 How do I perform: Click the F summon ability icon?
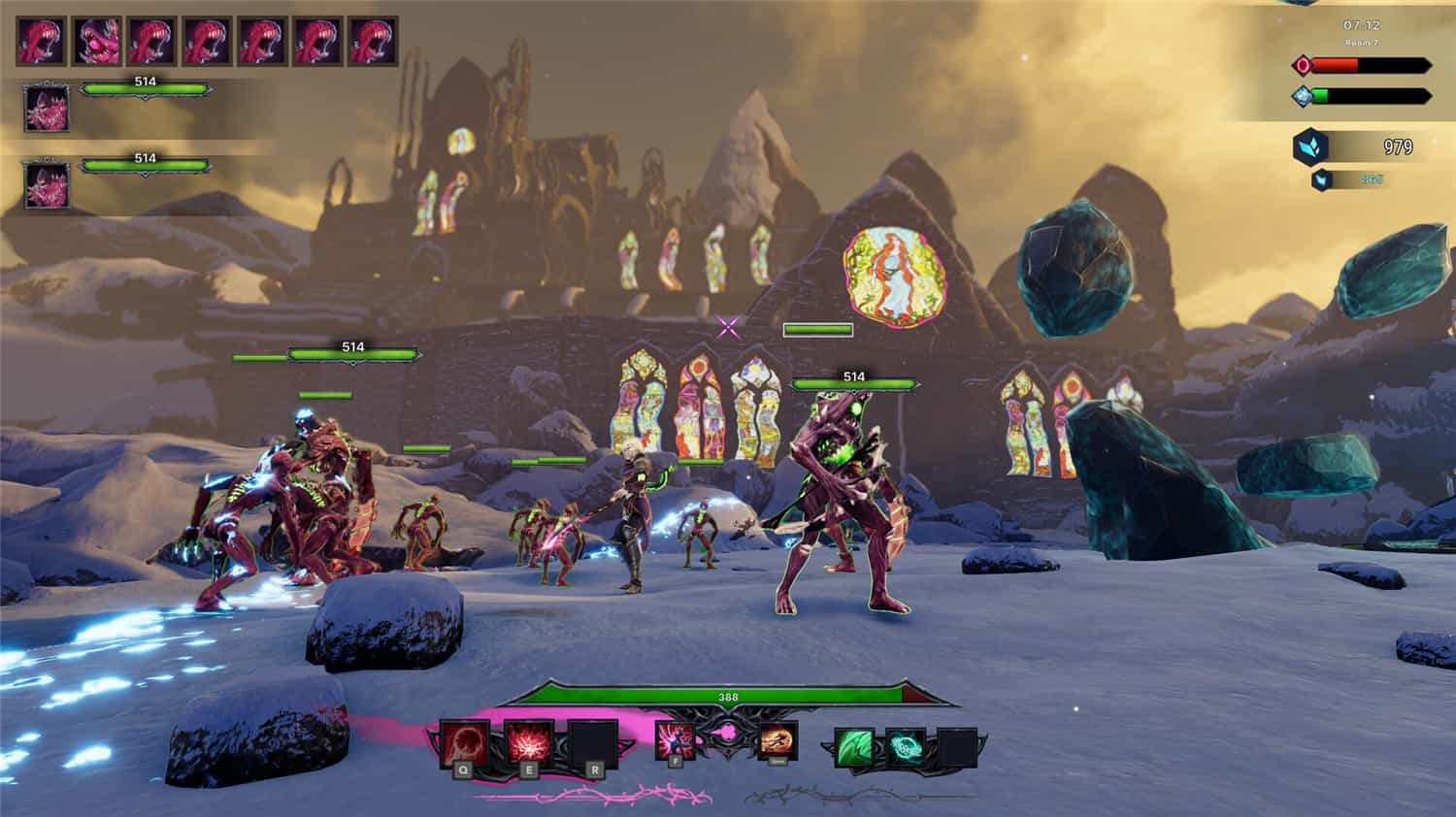675,740
